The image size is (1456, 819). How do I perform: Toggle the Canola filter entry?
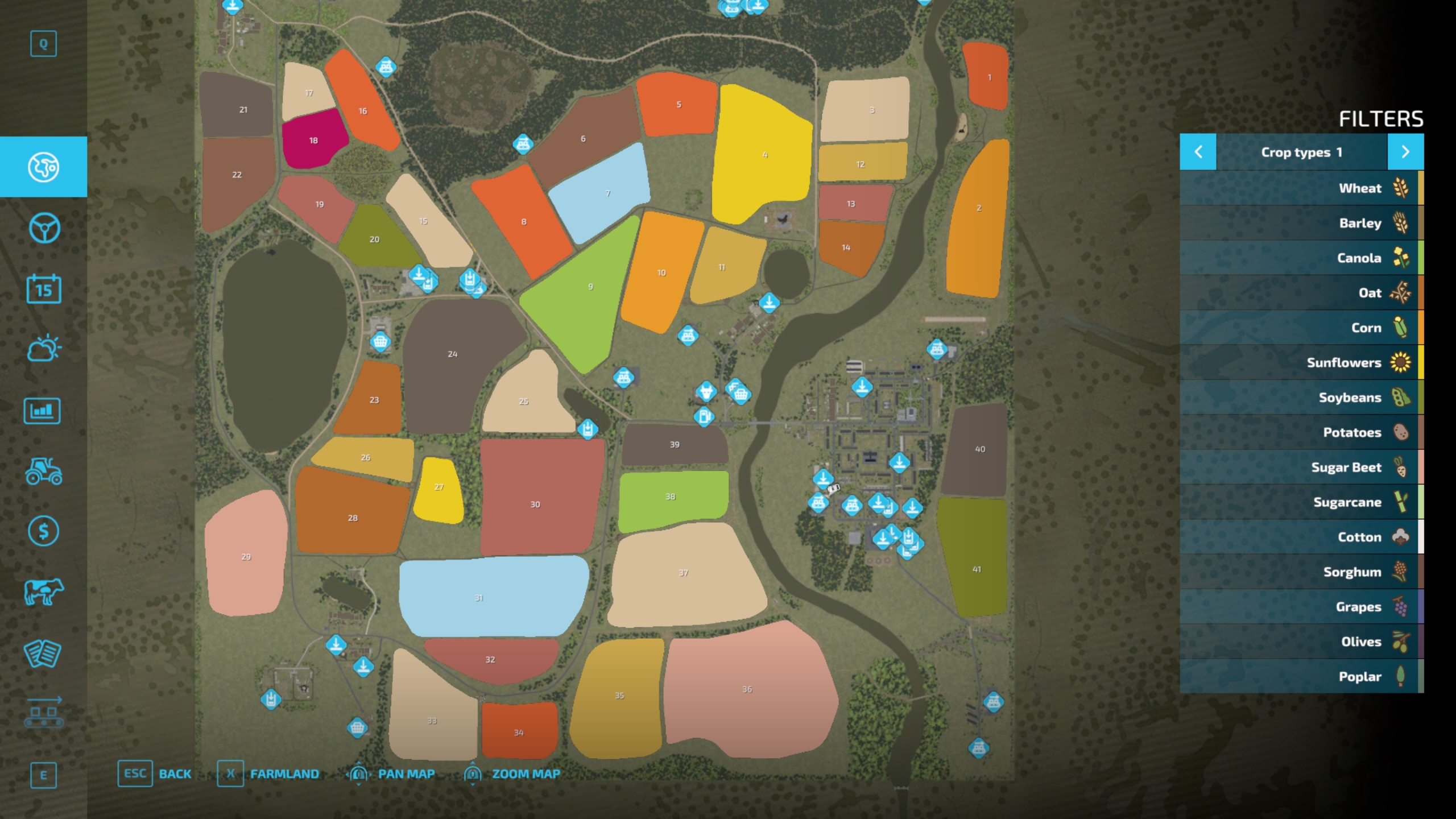coord(1301,258)
